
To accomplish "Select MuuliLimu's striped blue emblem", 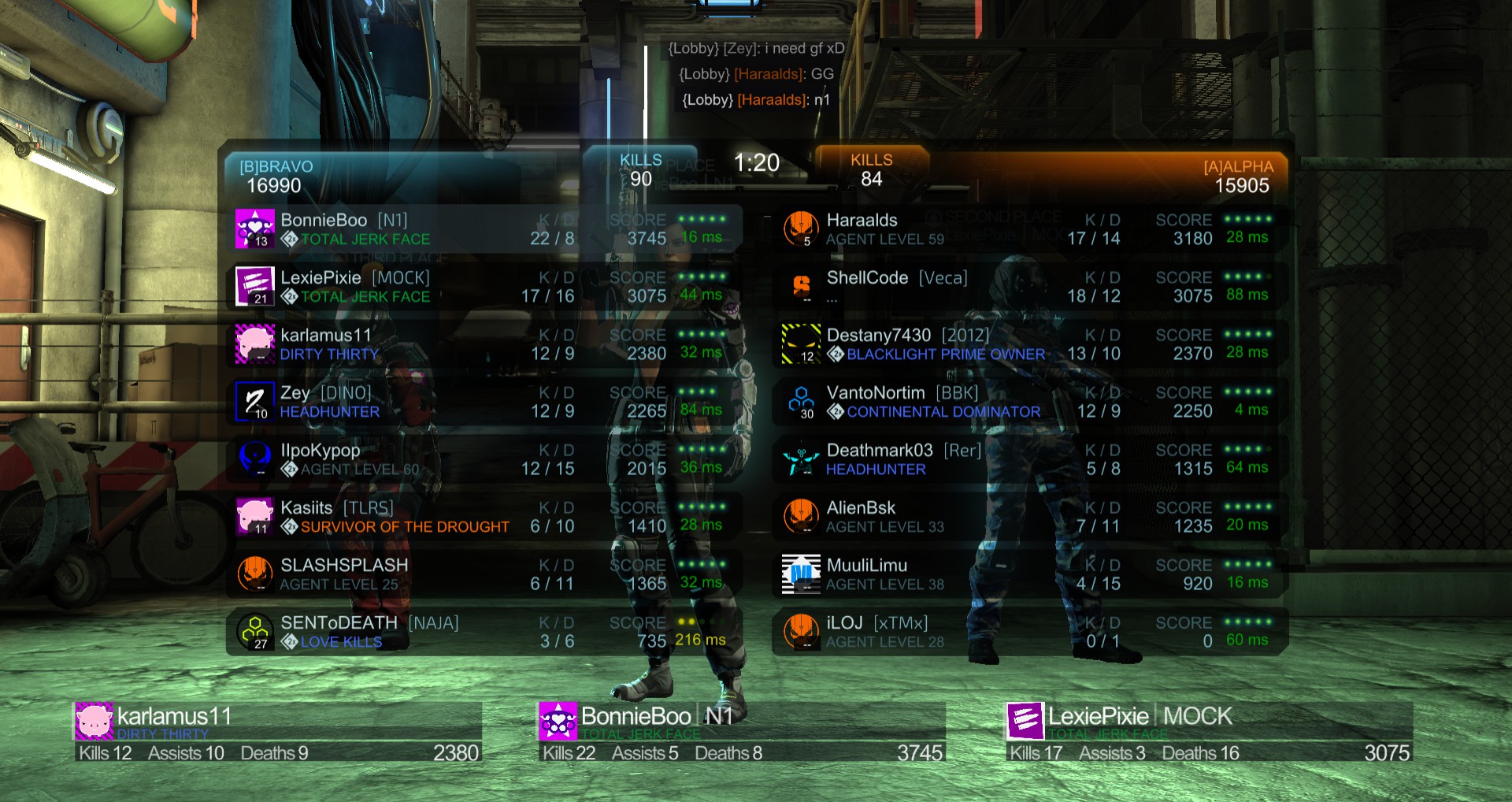I will click(x=800, y=572).
